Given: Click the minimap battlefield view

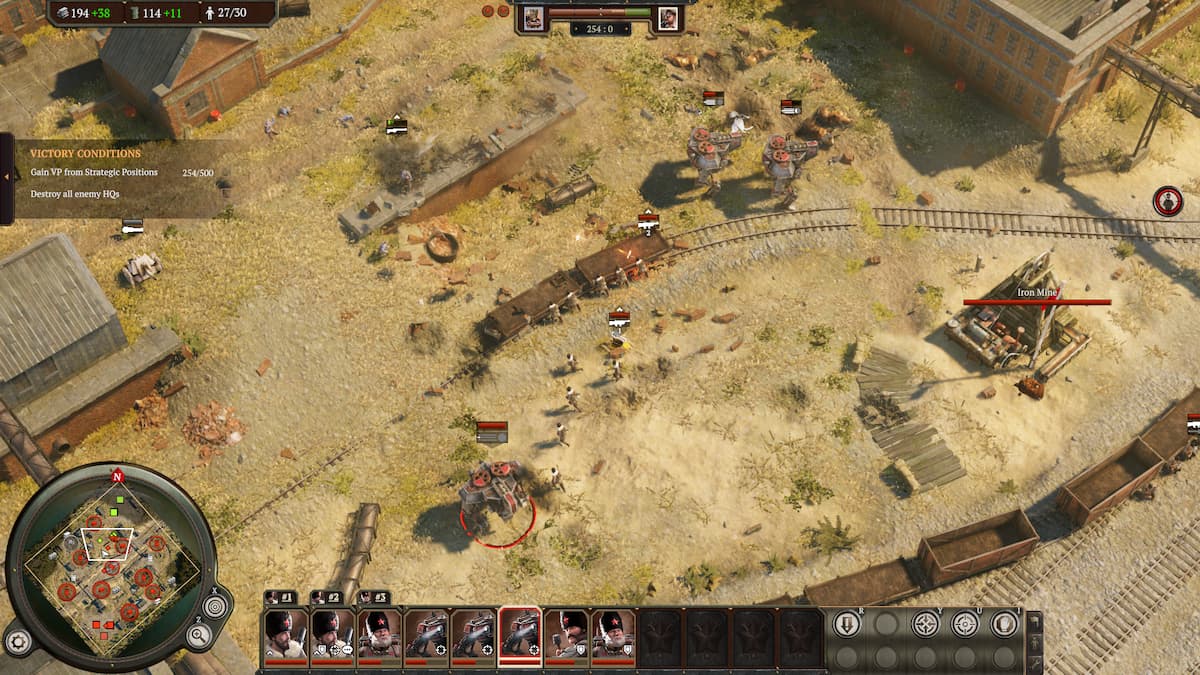Looking at the screenshot, I should pos(108,560).
